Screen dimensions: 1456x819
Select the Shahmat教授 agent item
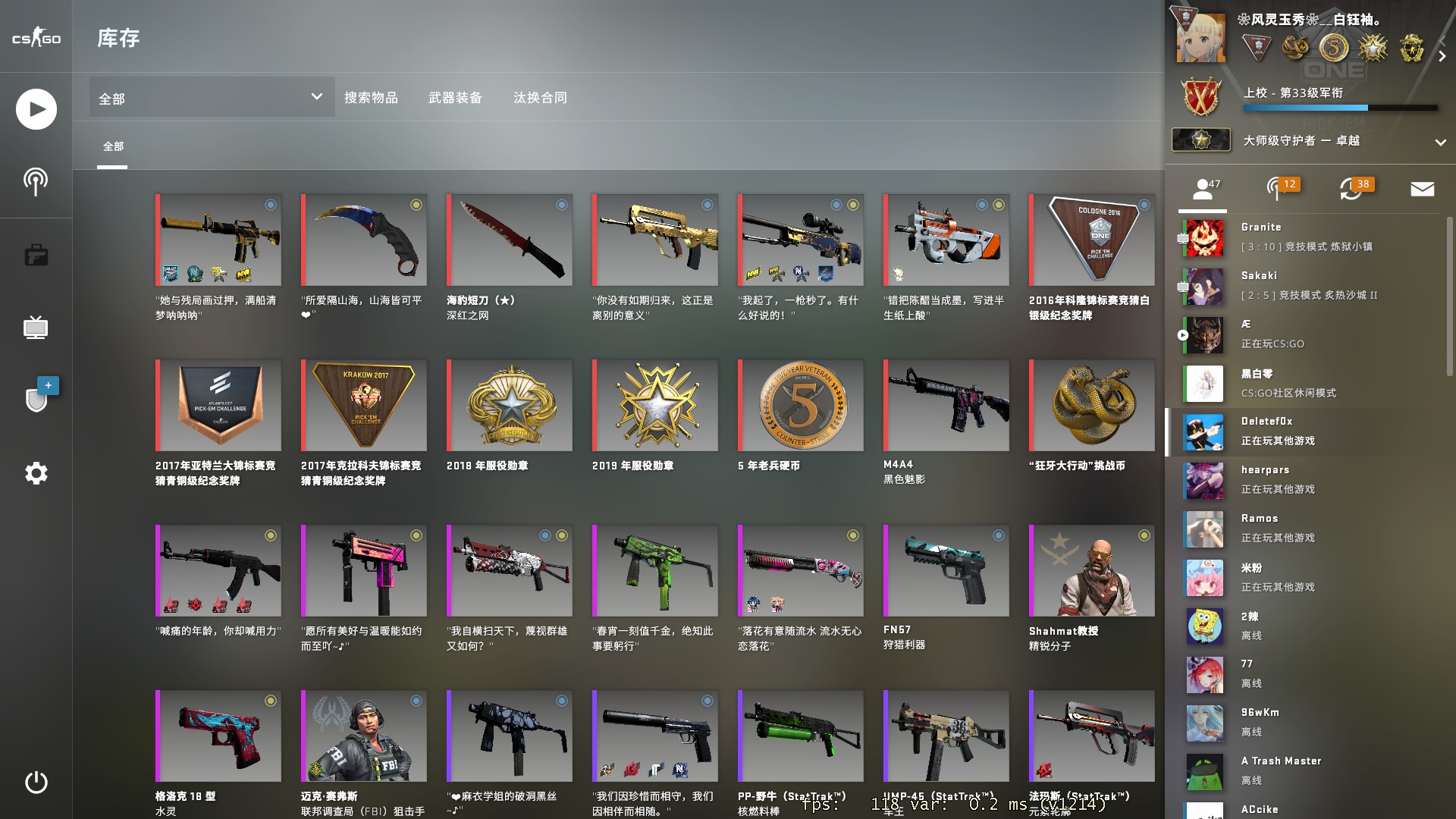1092,570
